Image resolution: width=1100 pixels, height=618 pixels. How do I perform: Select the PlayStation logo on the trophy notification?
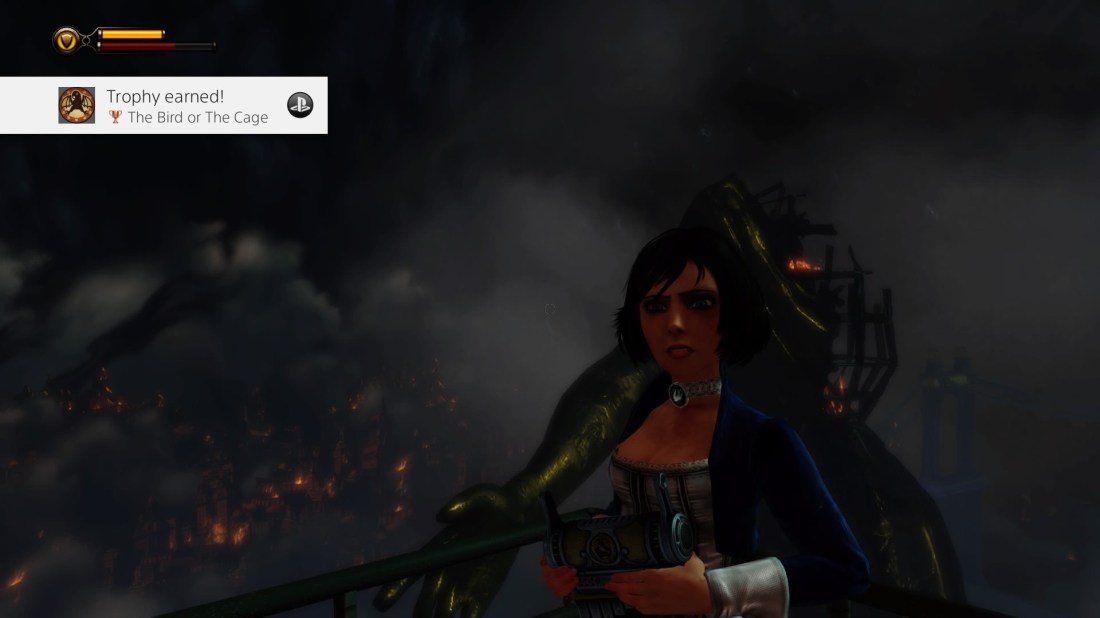[x=300, y=105]
